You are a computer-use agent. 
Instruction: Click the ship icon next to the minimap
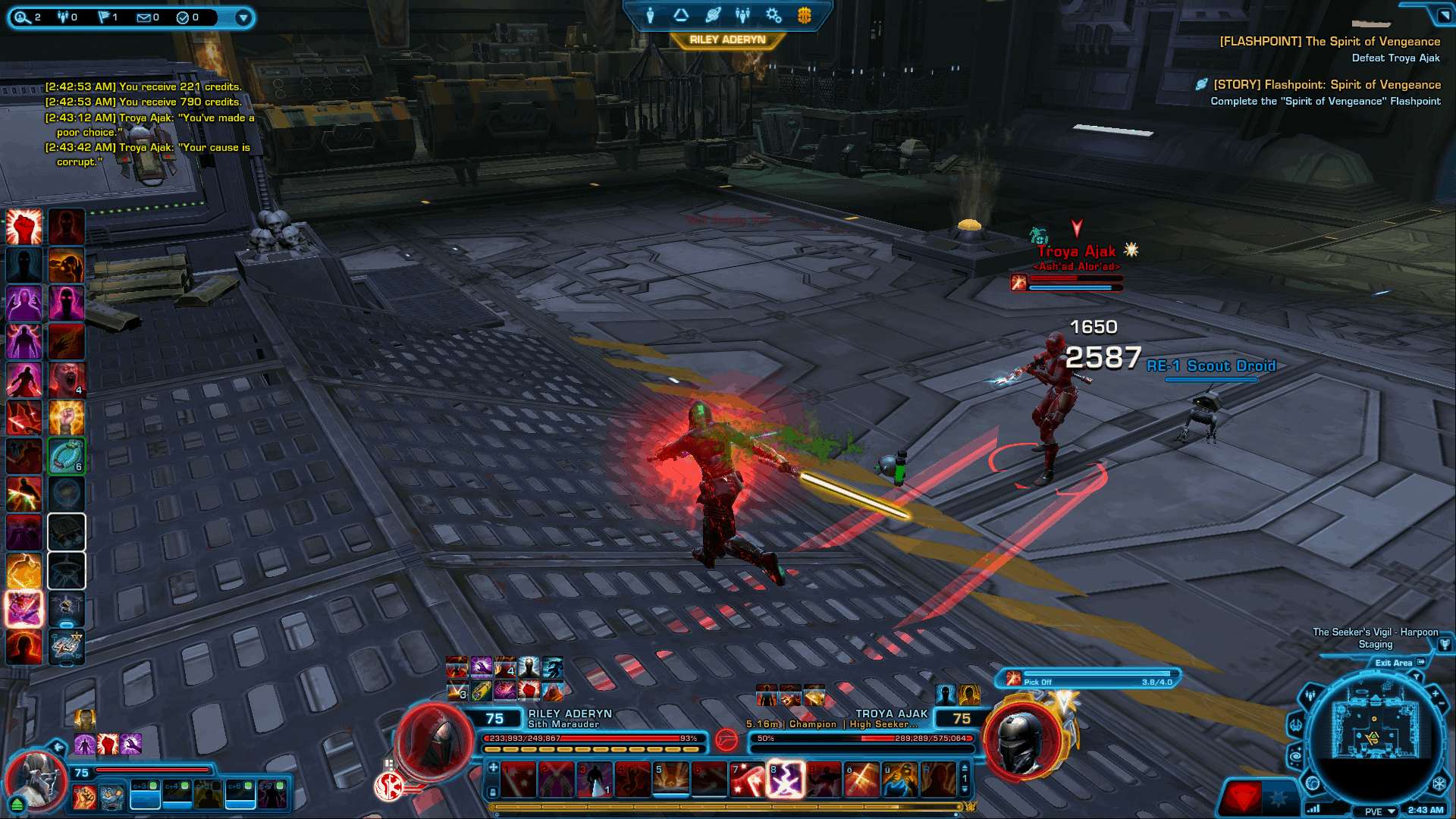(1296, 726)
